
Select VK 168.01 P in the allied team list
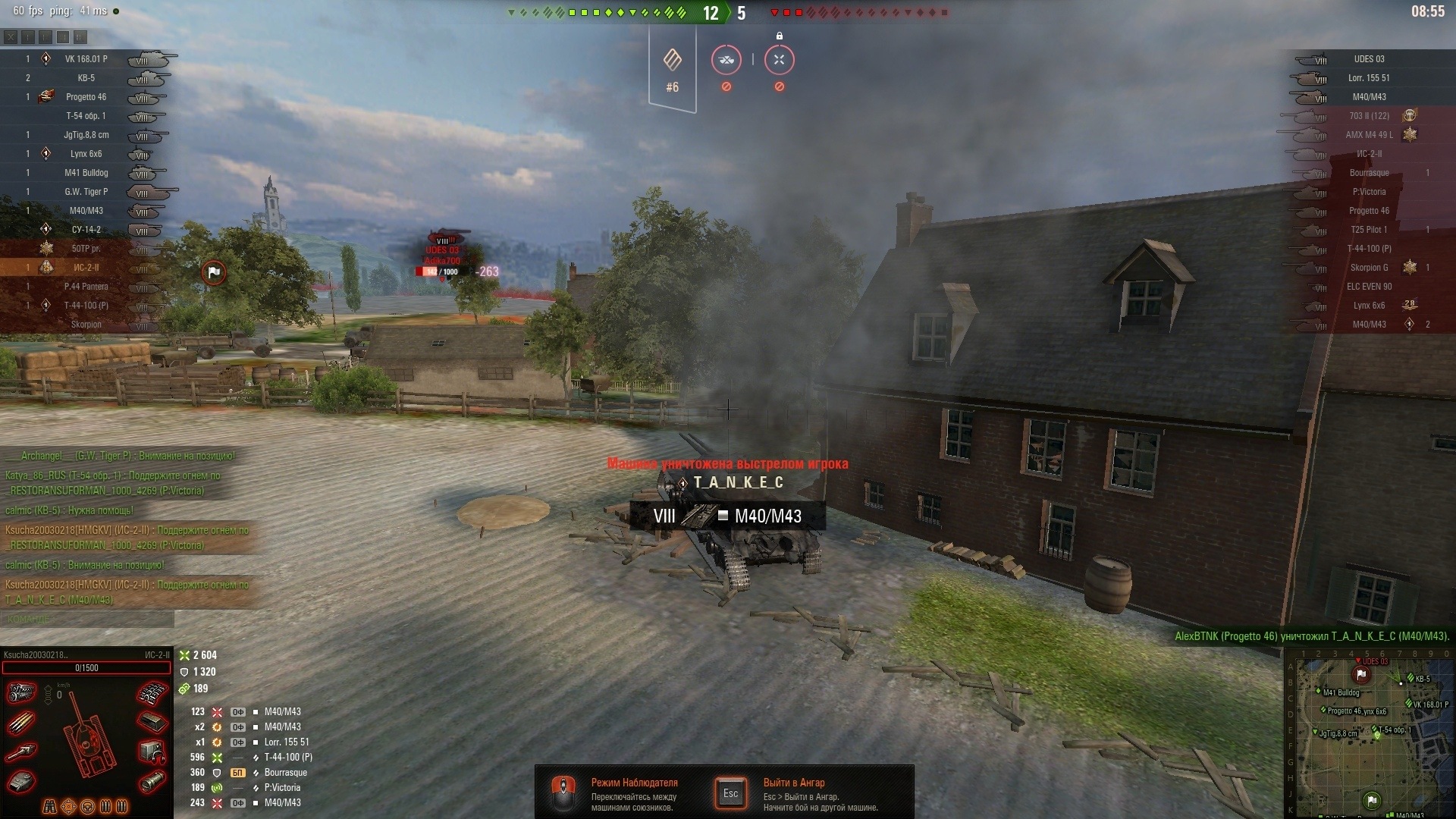(x=86, y=59)
